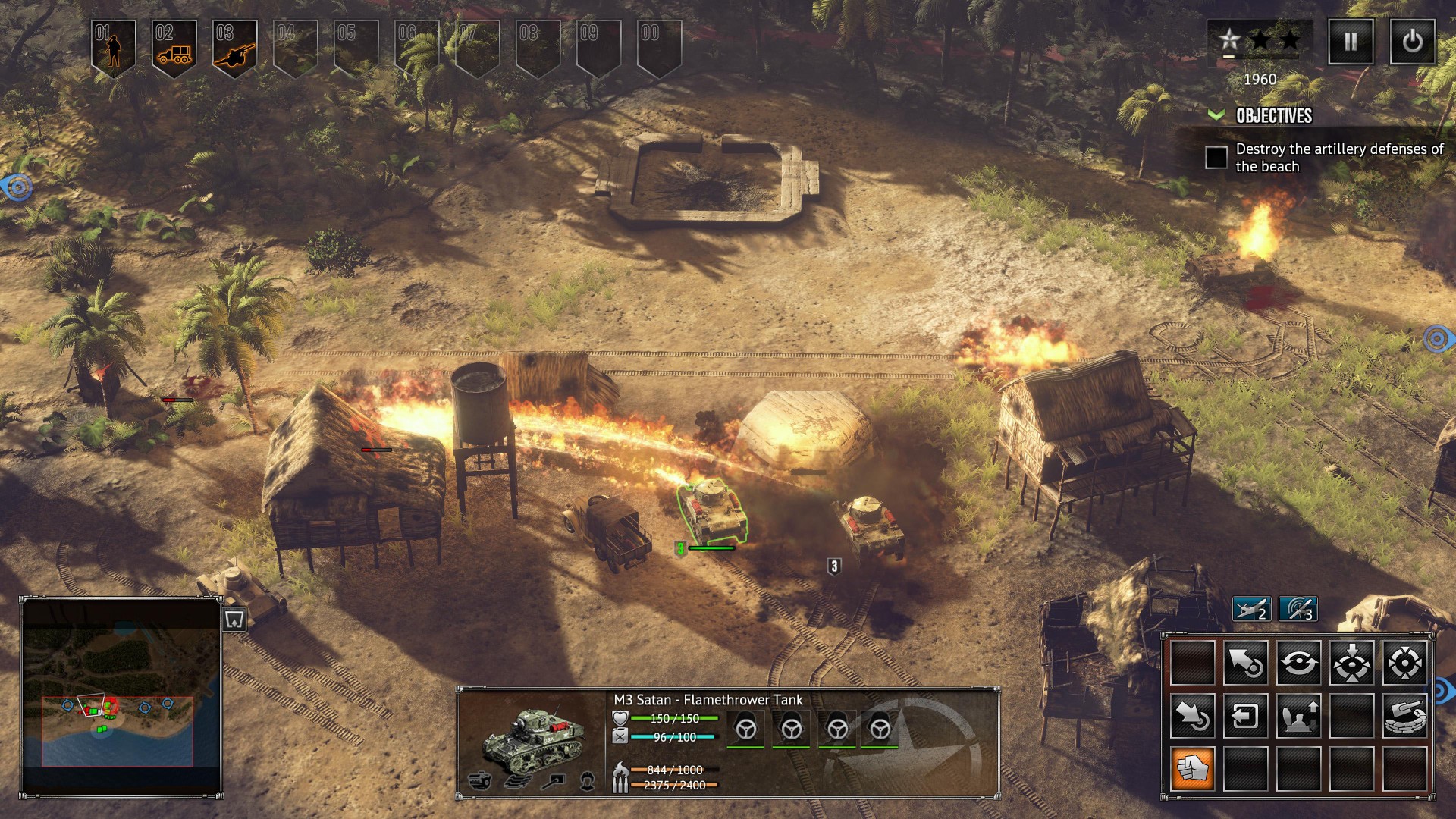This screenshot has height=819, width=1456.
Task: Call in the airplane support ability
Action: coord(1251,608)
